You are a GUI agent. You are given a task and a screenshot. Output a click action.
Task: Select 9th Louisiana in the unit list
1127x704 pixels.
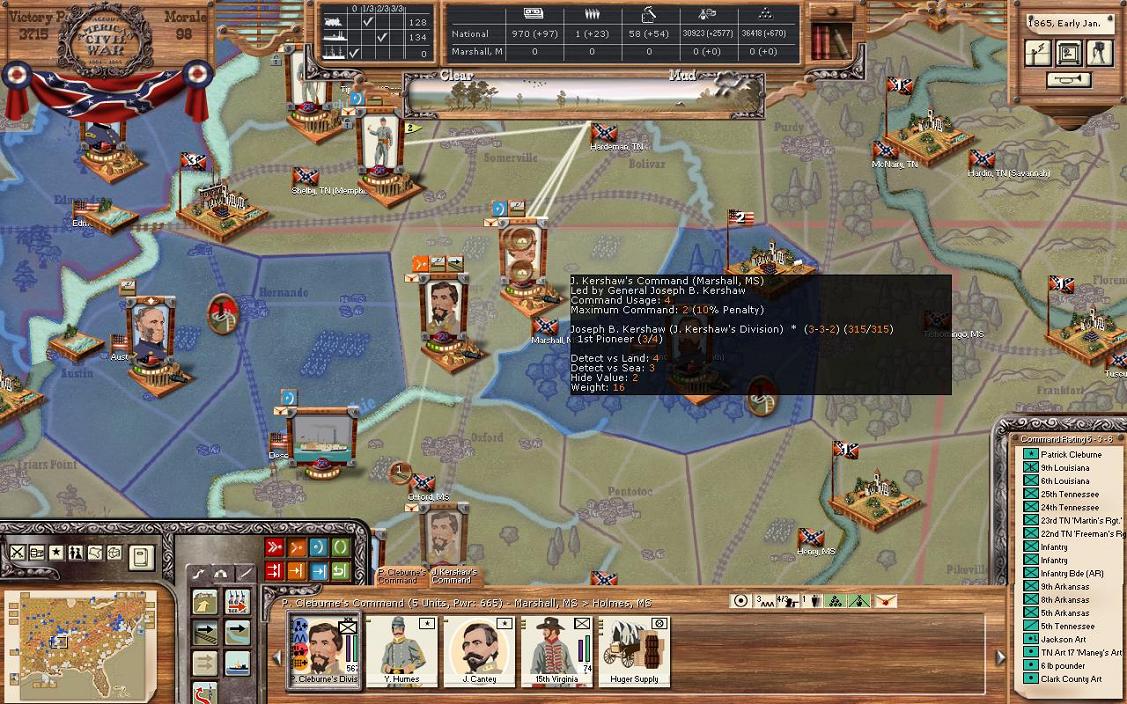1065,468
